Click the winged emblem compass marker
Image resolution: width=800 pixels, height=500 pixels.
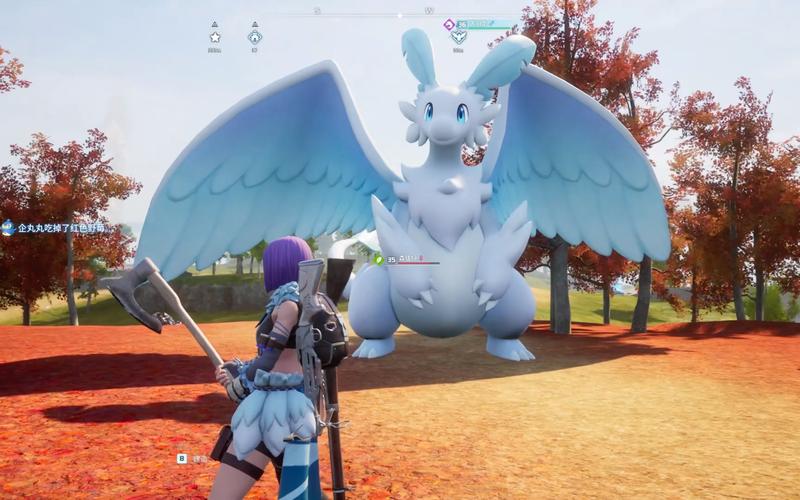[458, 37]
